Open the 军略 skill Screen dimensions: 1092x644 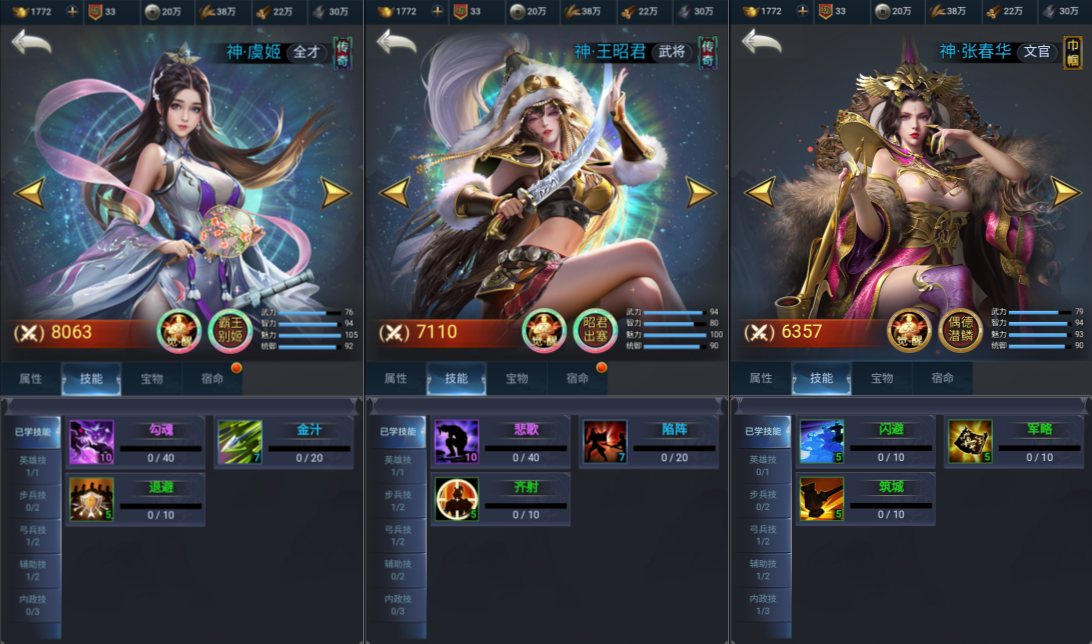(x=970, y=441)
